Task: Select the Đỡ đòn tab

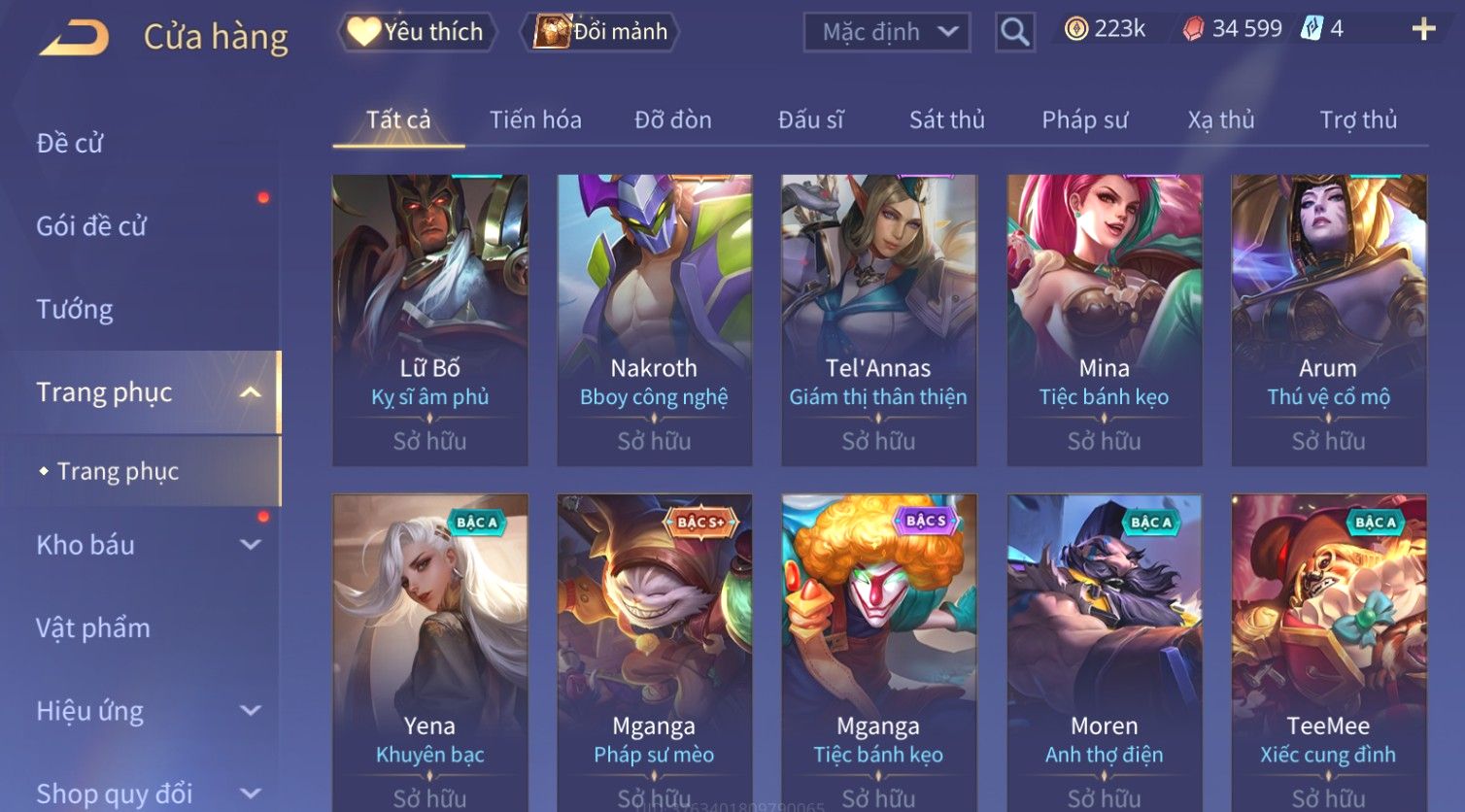Action: pos(672,120)
